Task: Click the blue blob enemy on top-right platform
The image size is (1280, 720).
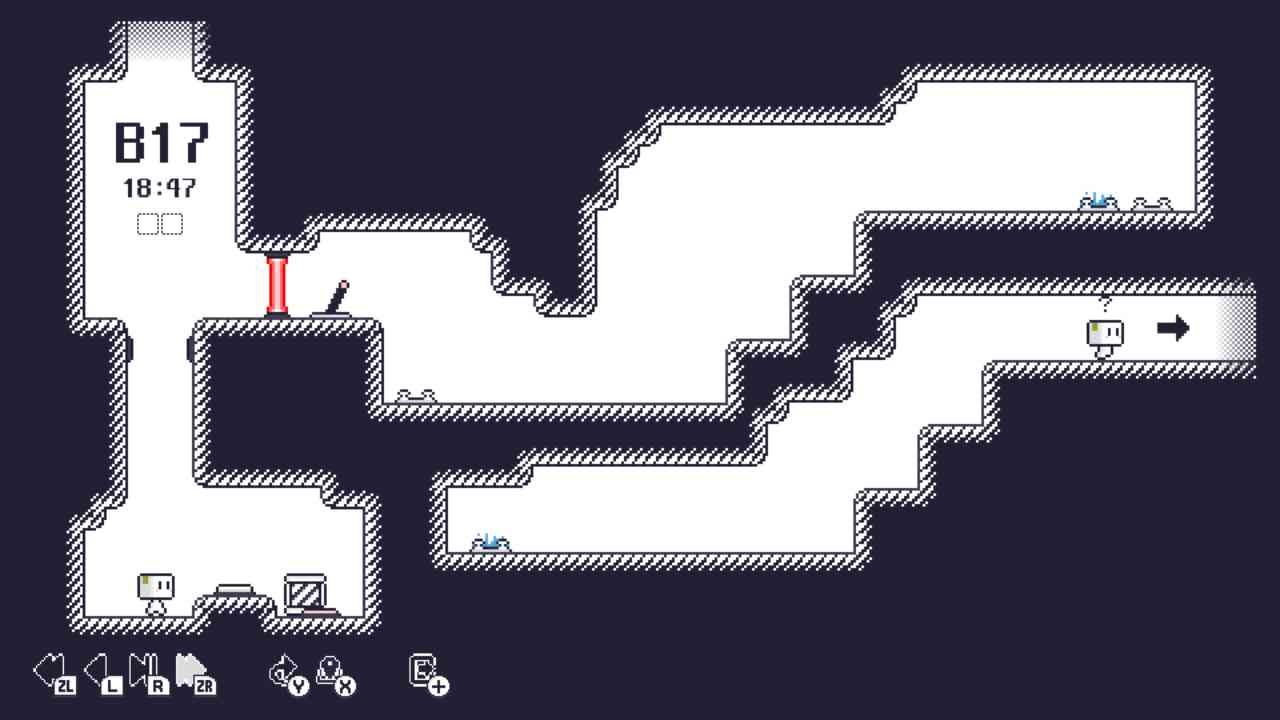Action: pos(1097,198)
